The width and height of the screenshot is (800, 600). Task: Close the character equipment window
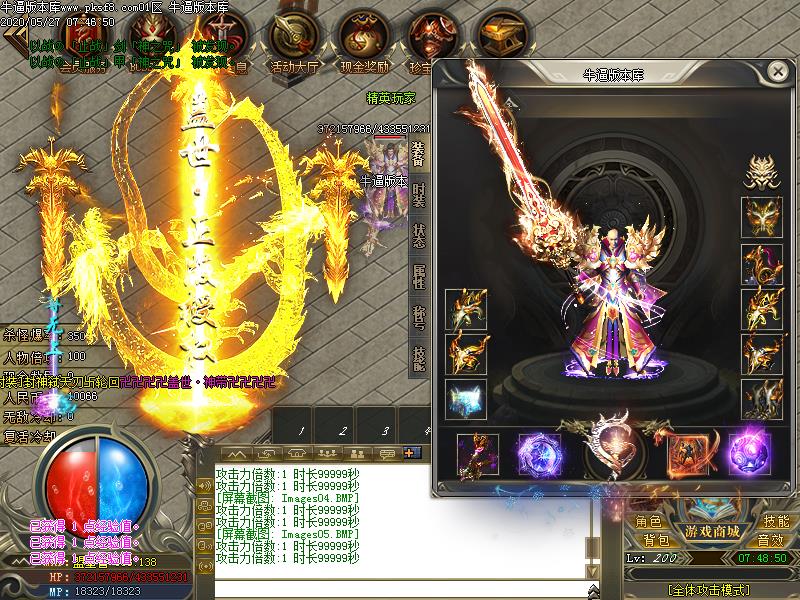click(x=777, y=72)
